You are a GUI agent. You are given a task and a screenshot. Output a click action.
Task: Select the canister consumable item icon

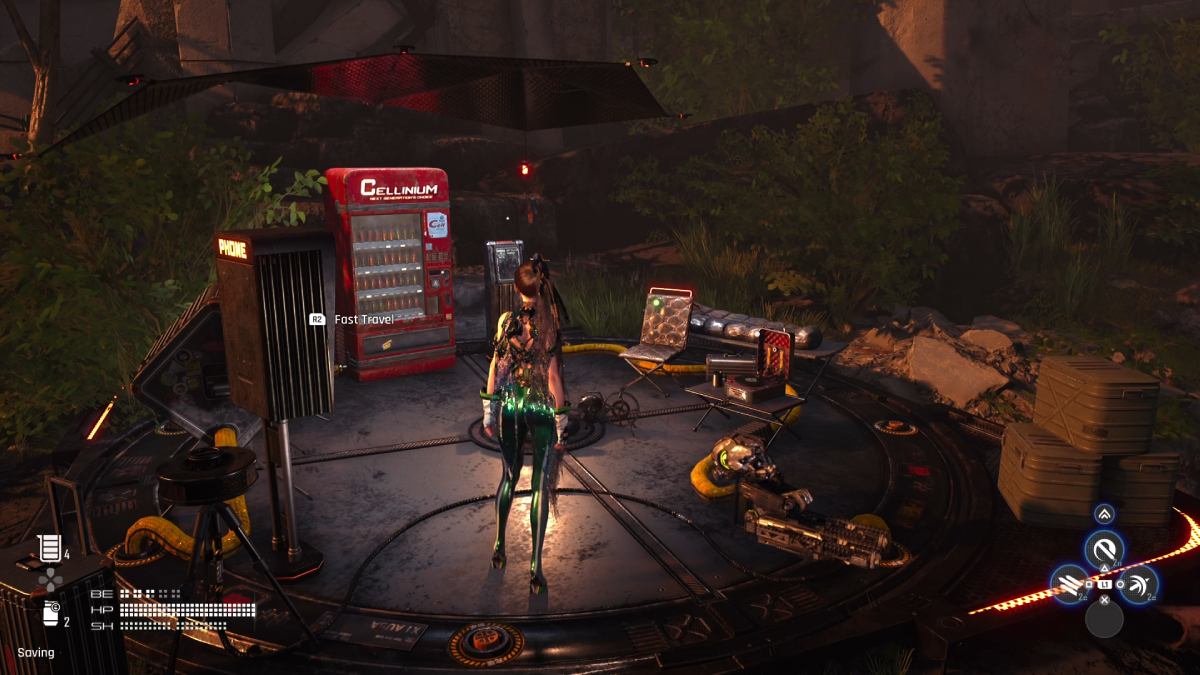click(50, 613)
